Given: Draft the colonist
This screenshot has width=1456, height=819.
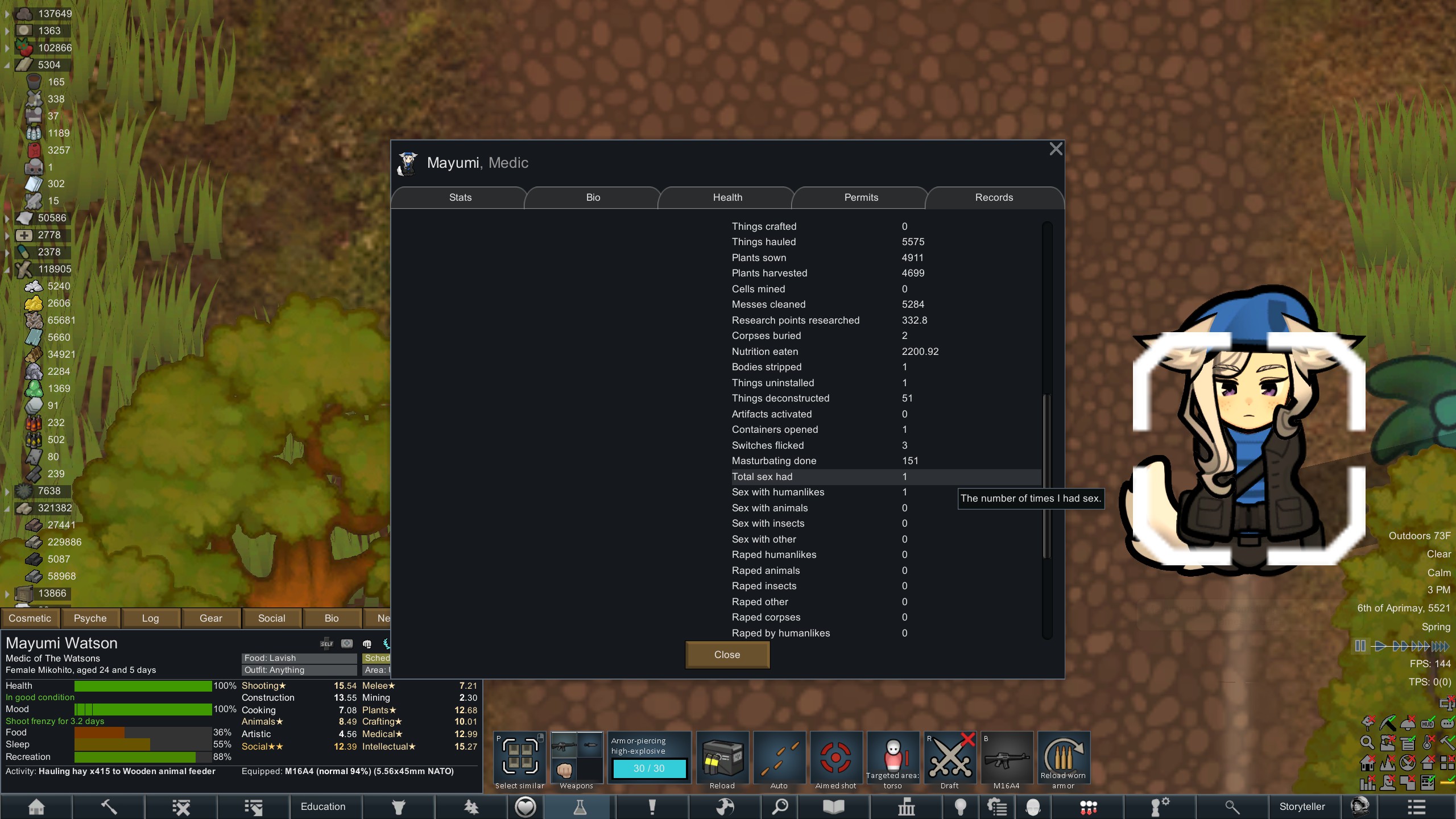Looking at the screenshot, I should (949, 758).
